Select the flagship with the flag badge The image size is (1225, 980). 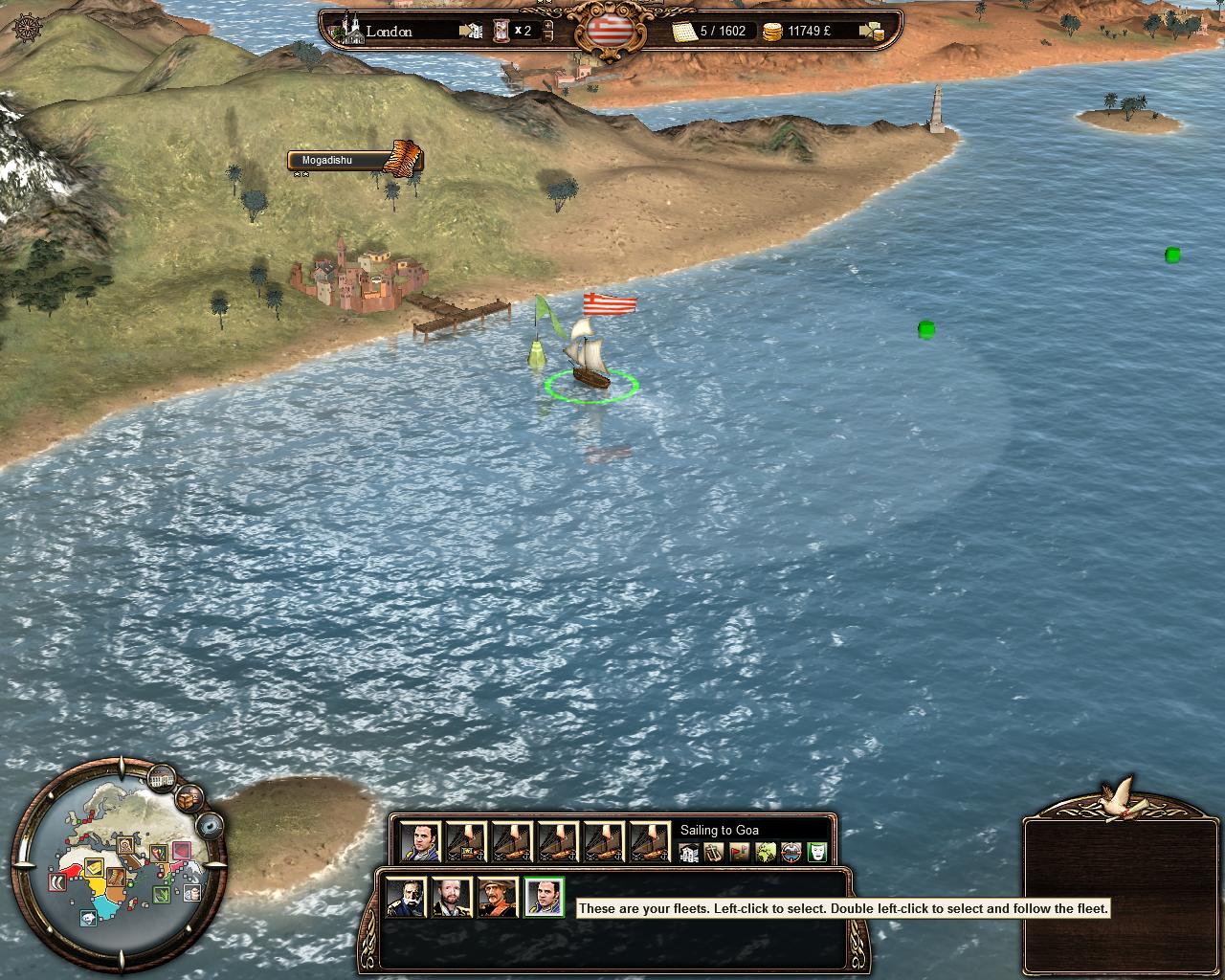467,842
